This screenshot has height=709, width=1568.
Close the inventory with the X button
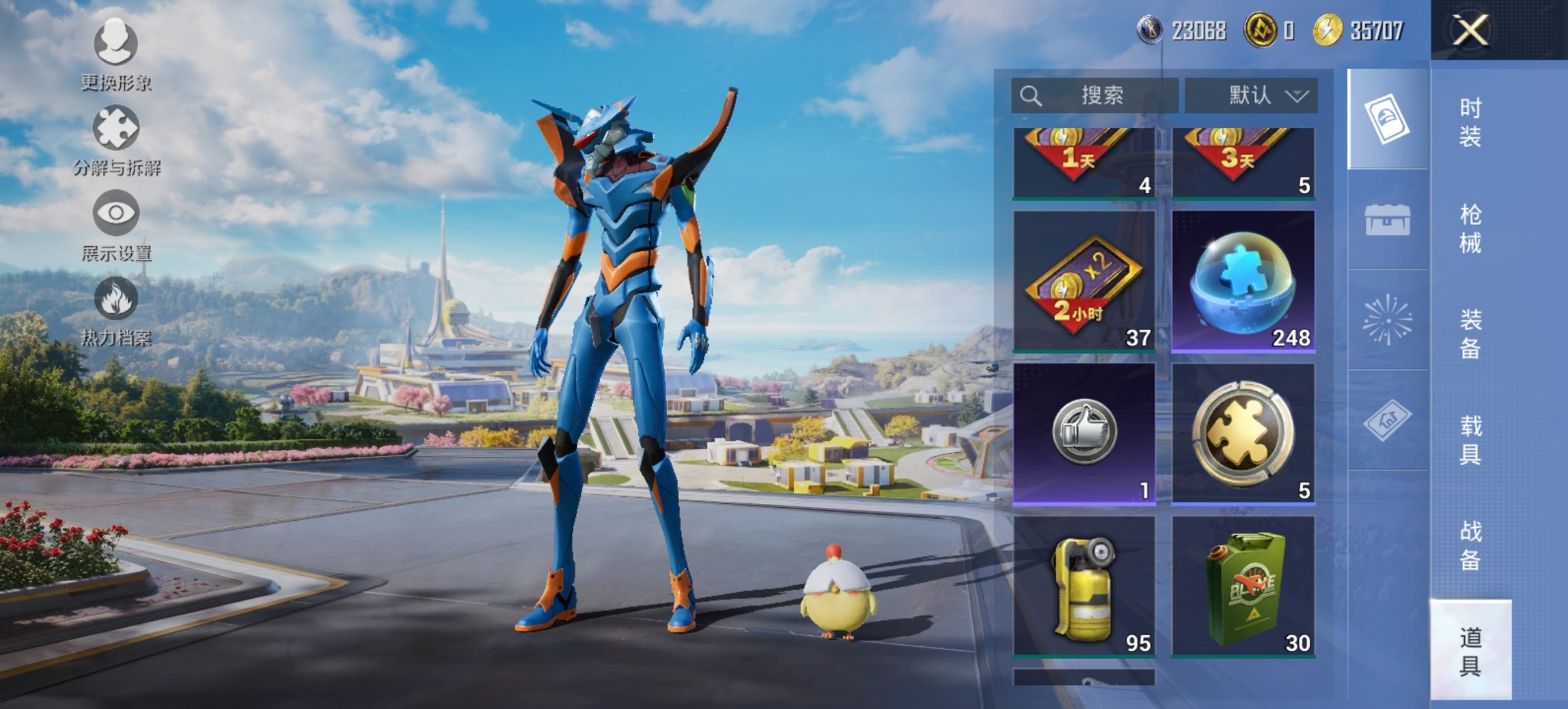coord(1470,30)
